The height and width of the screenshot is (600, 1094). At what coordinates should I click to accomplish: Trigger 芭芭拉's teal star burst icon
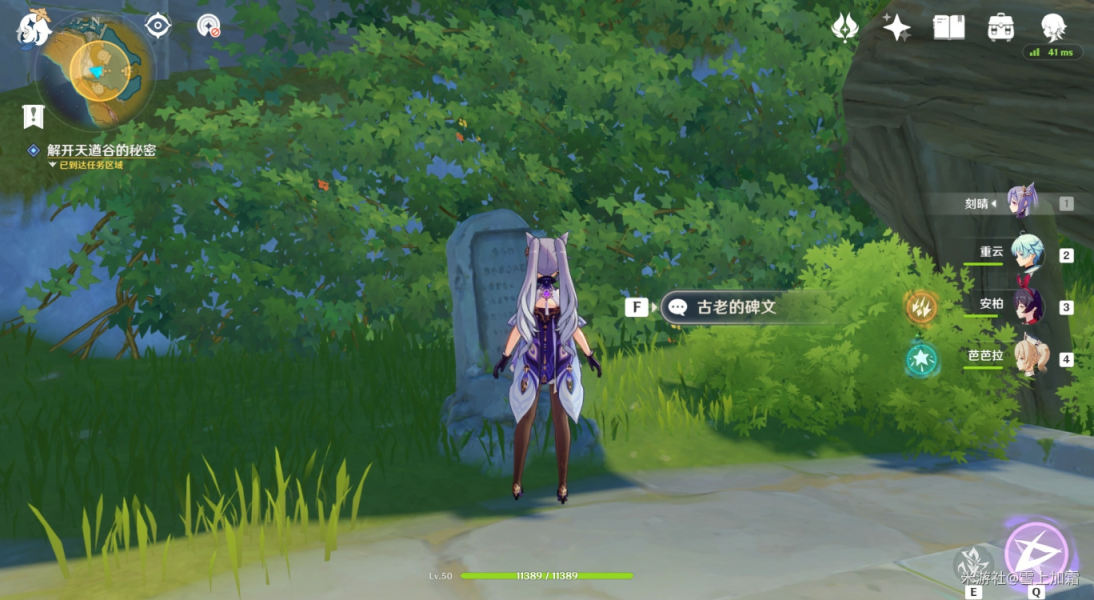pyautogui.click(x=921, y=358)
